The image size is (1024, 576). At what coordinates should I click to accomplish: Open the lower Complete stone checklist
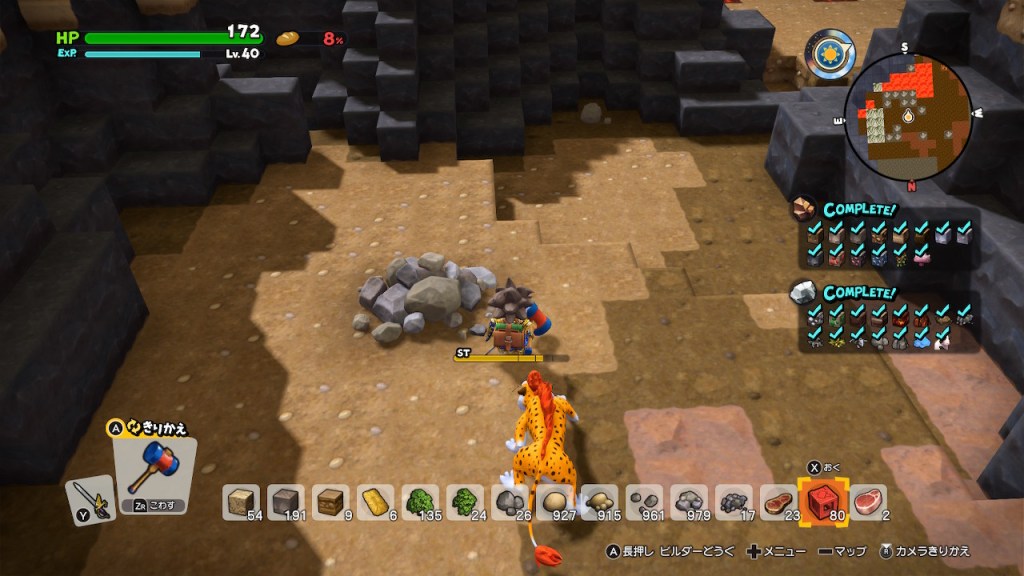888,318
